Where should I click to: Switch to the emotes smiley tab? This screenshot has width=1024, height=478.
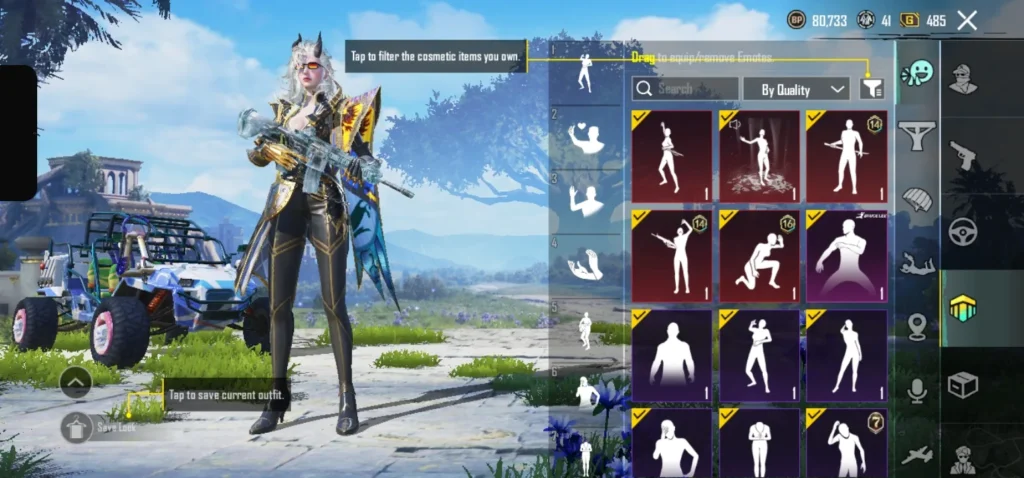(x=916, y=74)
